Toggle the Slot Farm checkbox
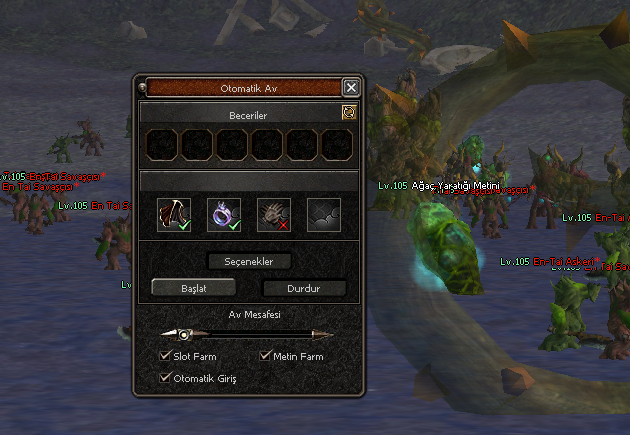Image resolution: width=630 pixels, height=435 pixels. 165,356
